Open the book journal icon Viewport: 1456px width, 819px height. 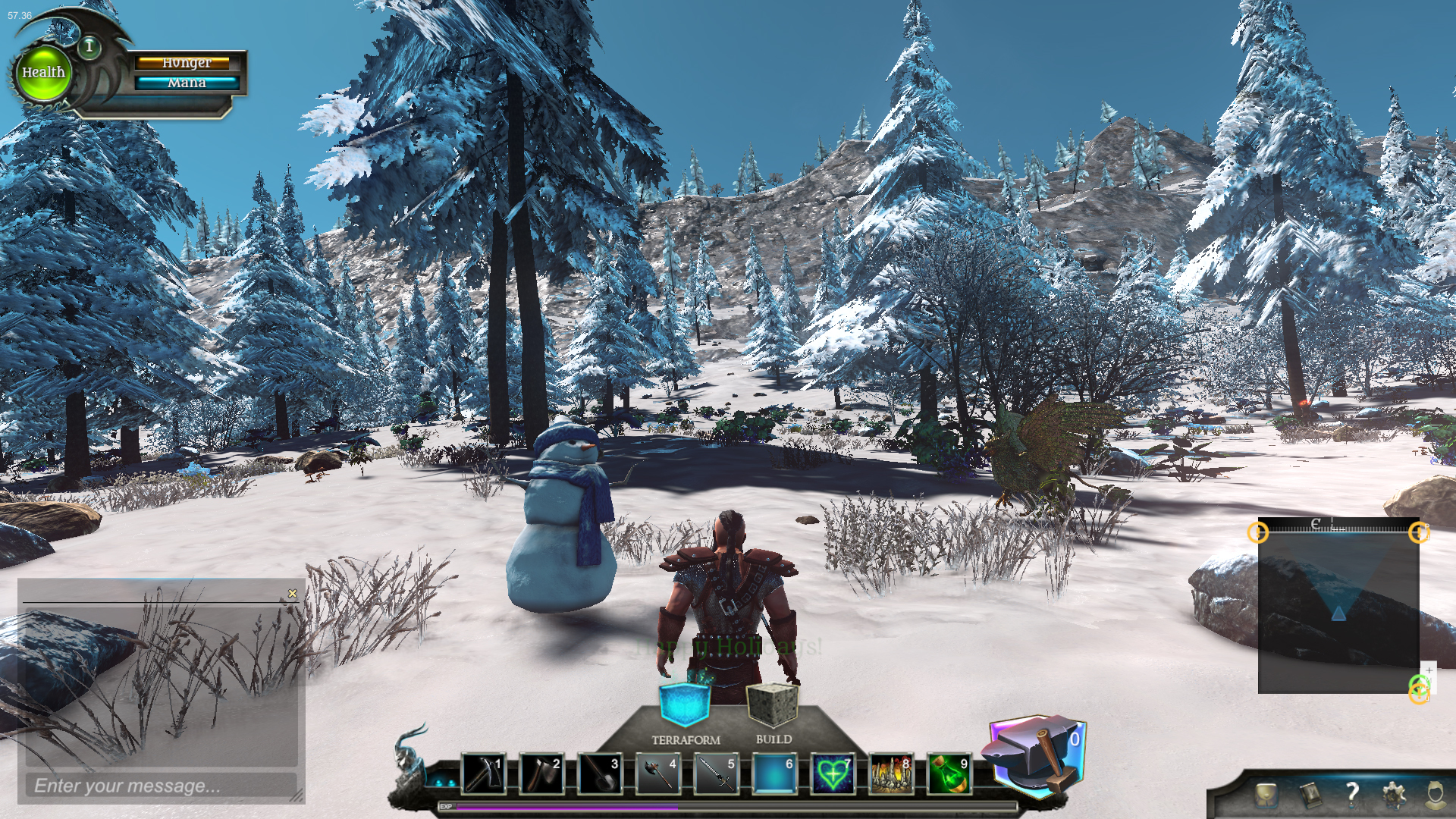coord(1310,794)
